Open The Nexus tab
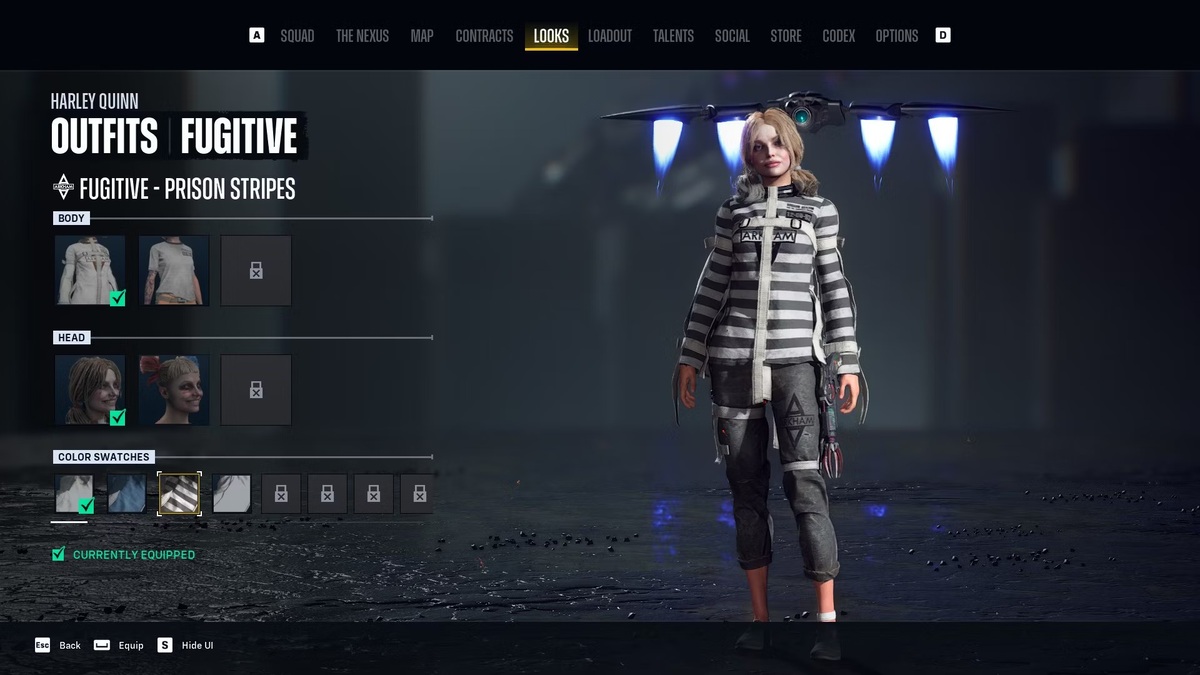This screenshot has height=675, width=1200. (x=362, y=36)
